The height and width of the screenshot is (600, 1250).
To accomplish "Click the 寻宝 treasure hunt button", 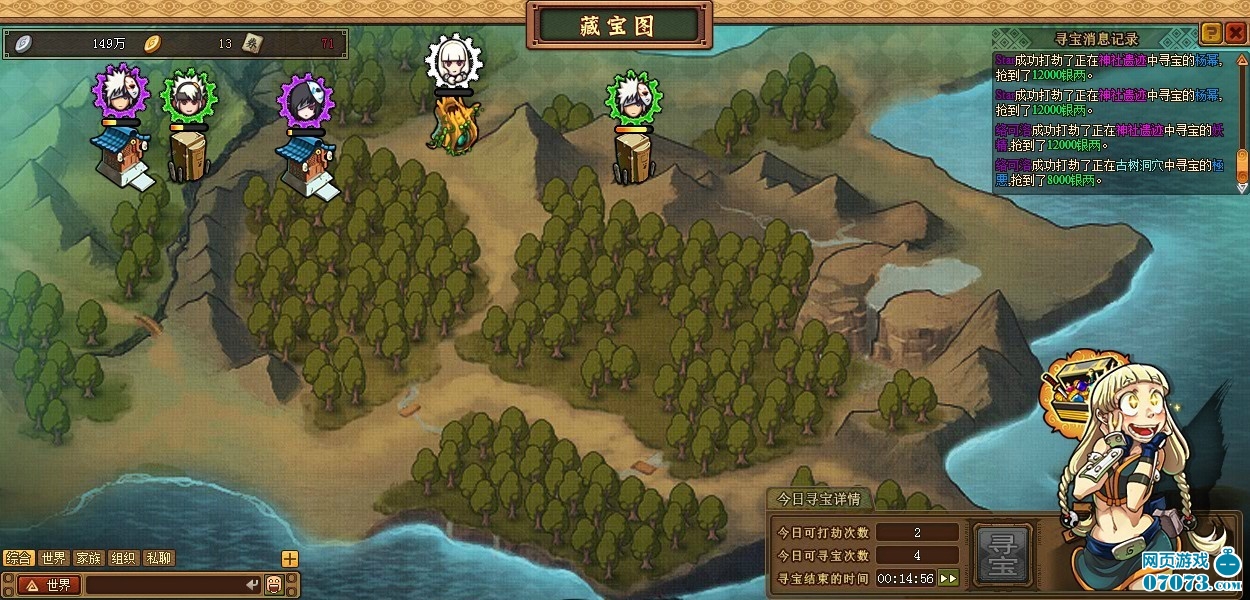I will (x=1001, y=554).
